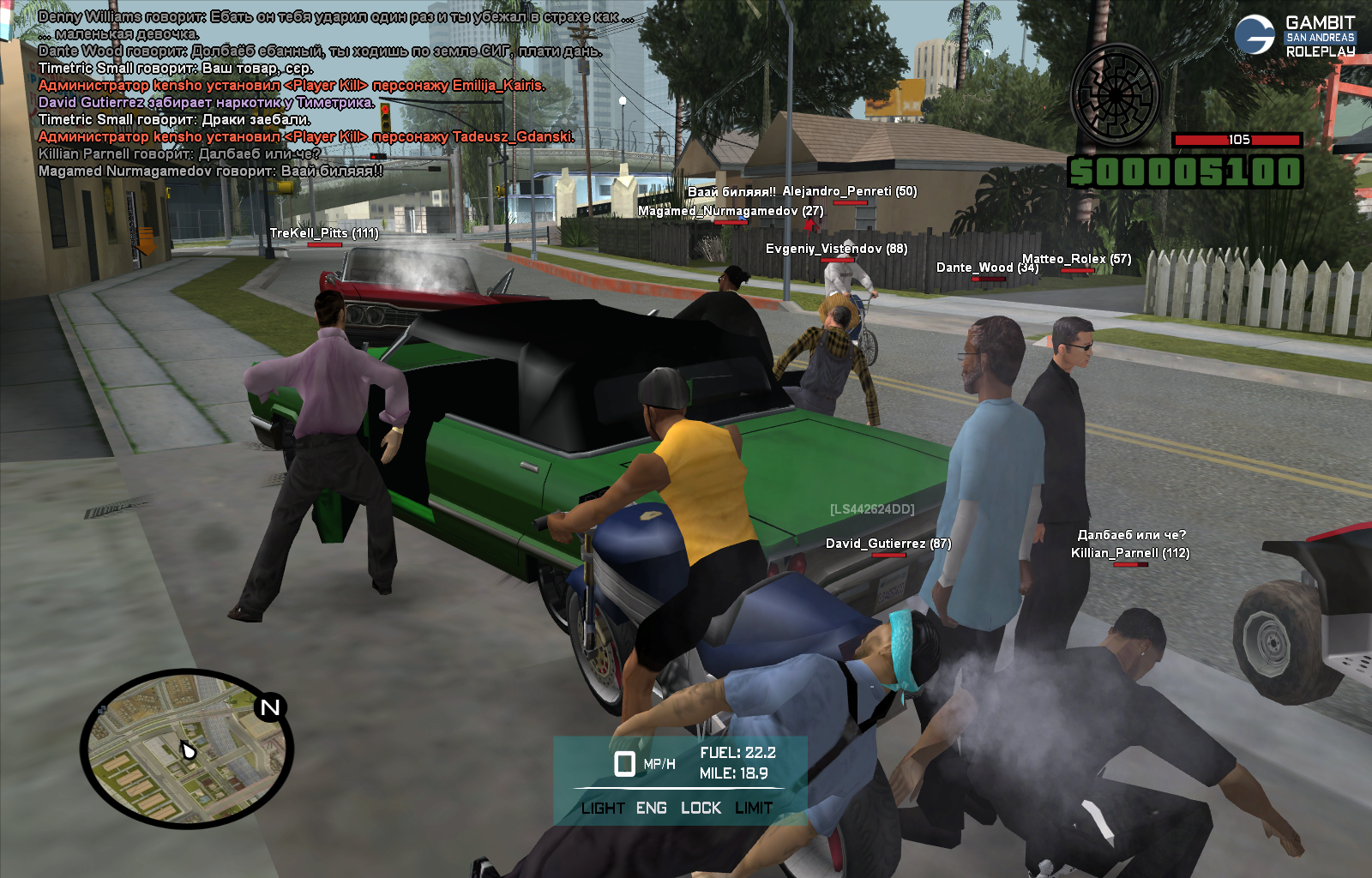Toggle the LOCK indicator on the speedometer
Image resolution: width=1372 pixels, height=878 pixels.
tap(701, 808)
